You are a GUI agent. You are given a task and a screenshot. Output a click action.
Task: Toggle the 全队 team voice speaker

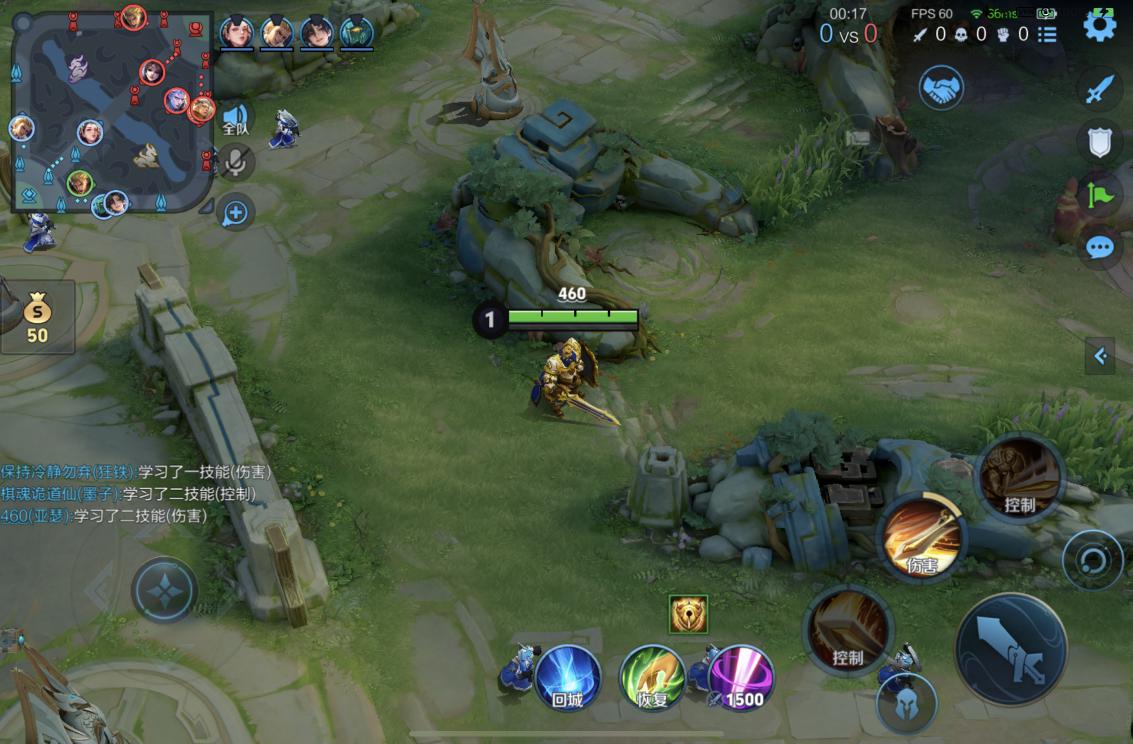(x=235, y=119)
